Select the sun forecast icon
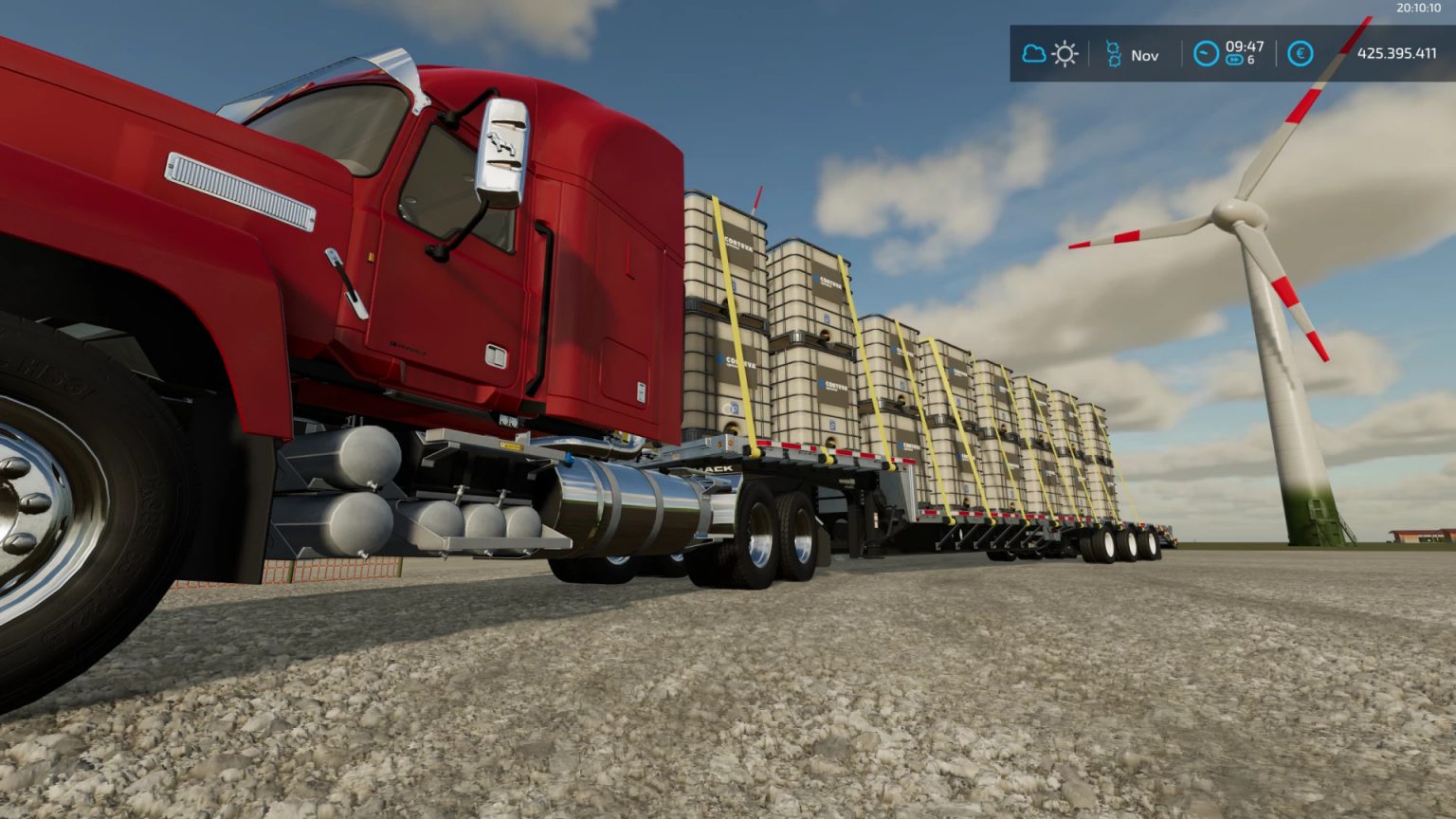 (x=1065, y=52)
